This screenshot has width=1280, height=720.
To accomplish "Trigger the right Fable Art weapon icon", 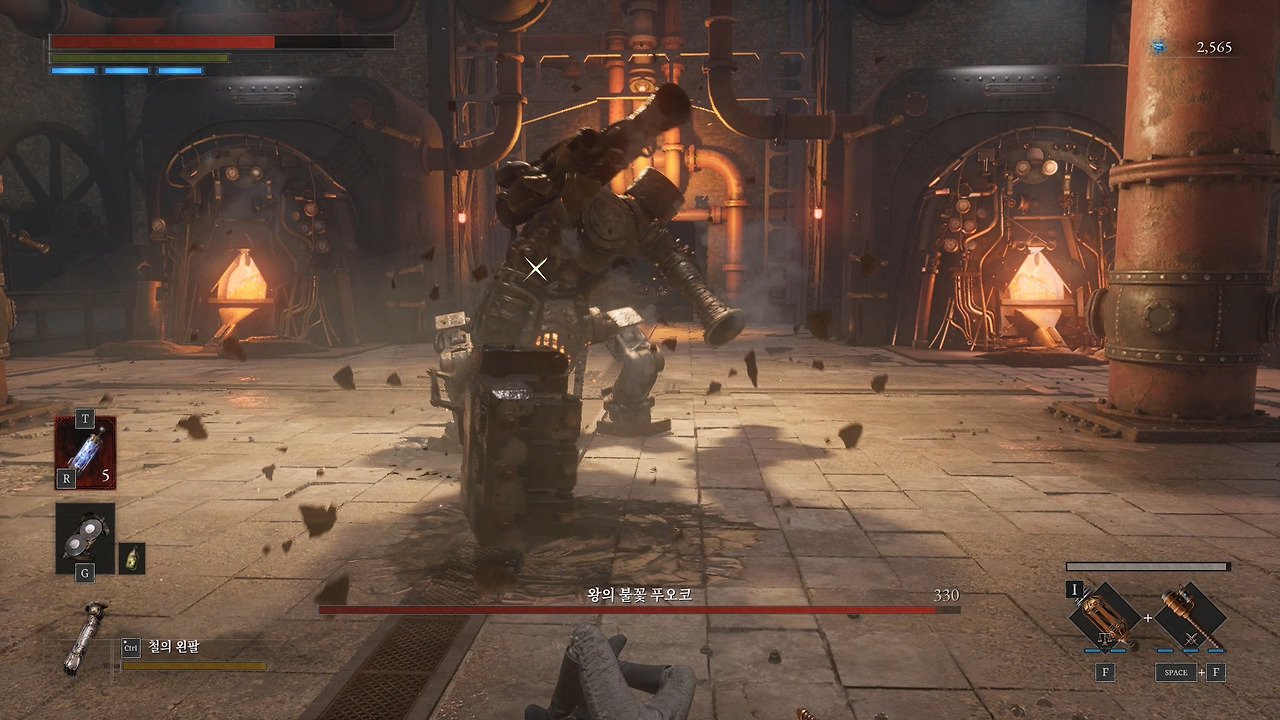I will 1190,616.
